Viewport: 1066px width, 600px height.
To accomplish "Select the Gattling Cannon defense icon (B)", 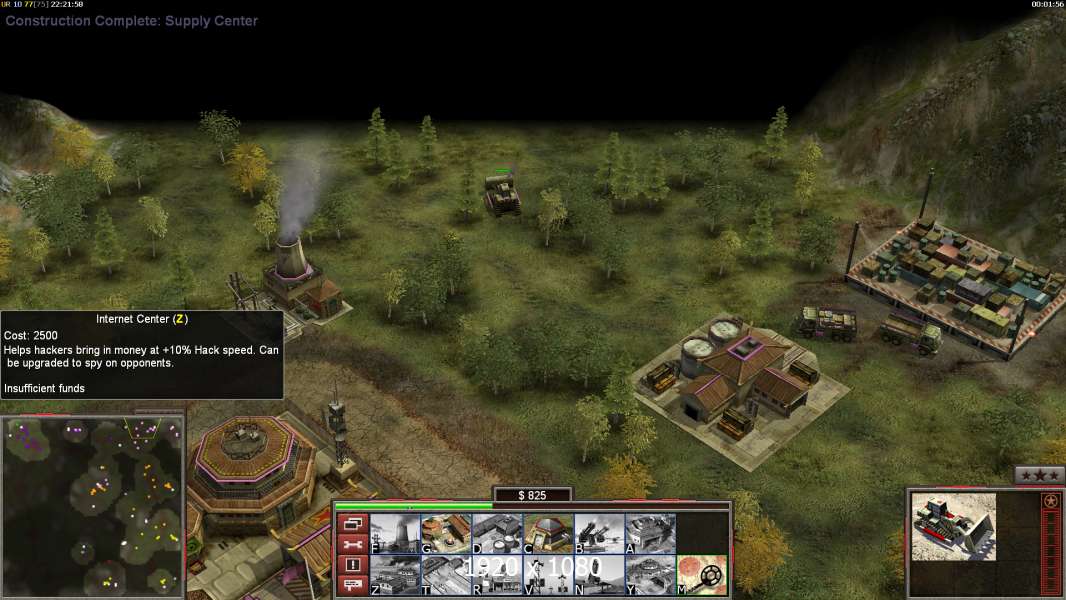I will [x=599, y=534].
